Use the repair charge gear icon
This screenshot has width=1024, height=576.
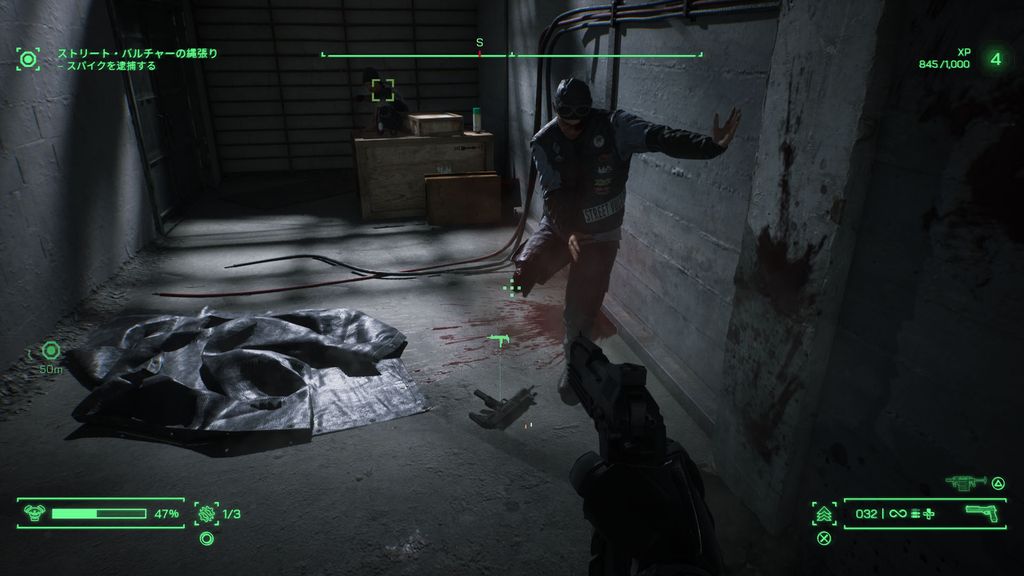tap(206, 514)
